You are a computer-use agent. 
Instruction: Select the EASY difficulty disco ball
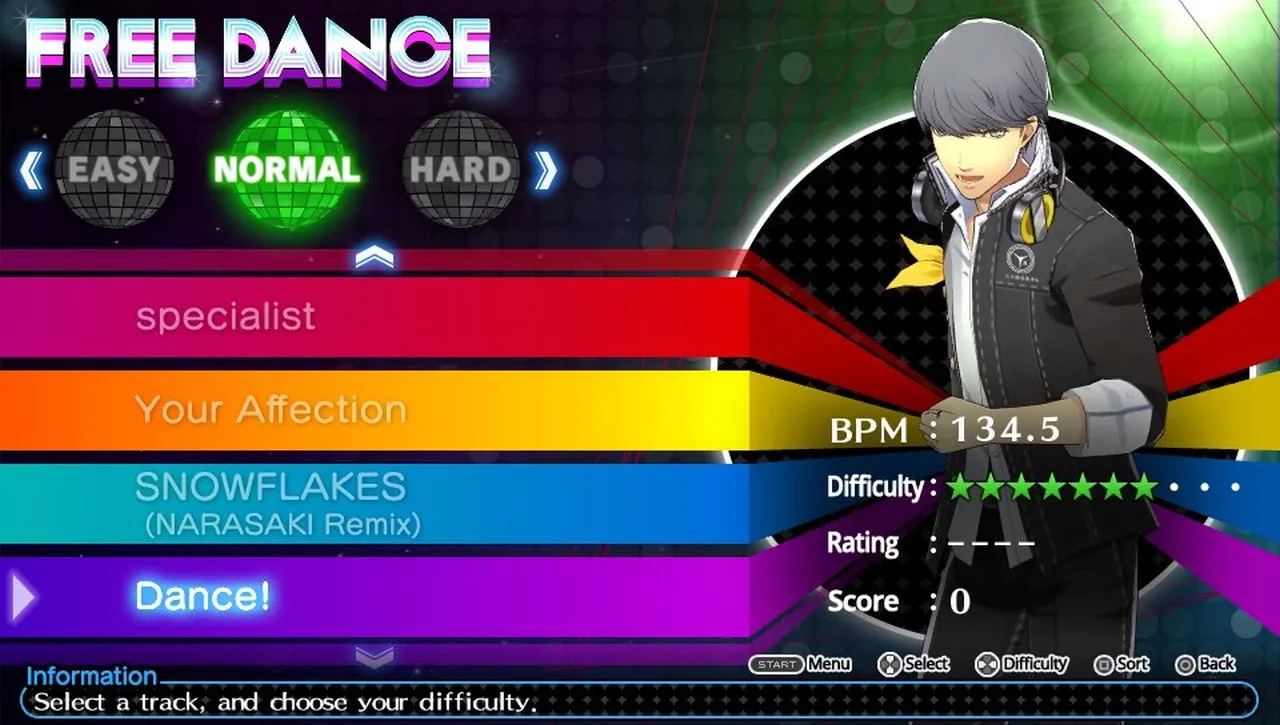[x=115, y=170]
